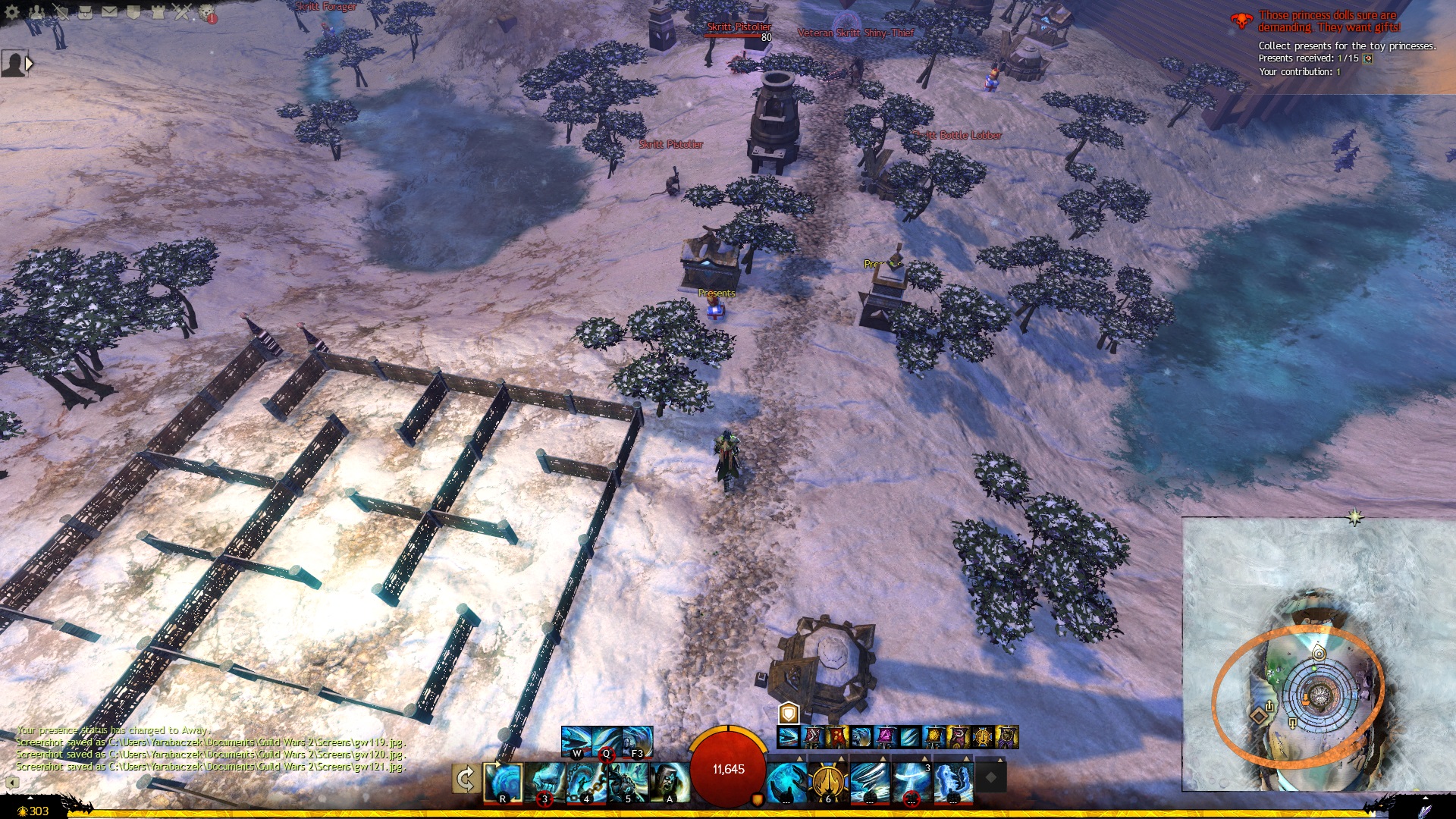Image resolution: width=1456 pixels, height=819 pixels.
Task: Open the contacts and friends panel
Action: click(x=36, y=11)
